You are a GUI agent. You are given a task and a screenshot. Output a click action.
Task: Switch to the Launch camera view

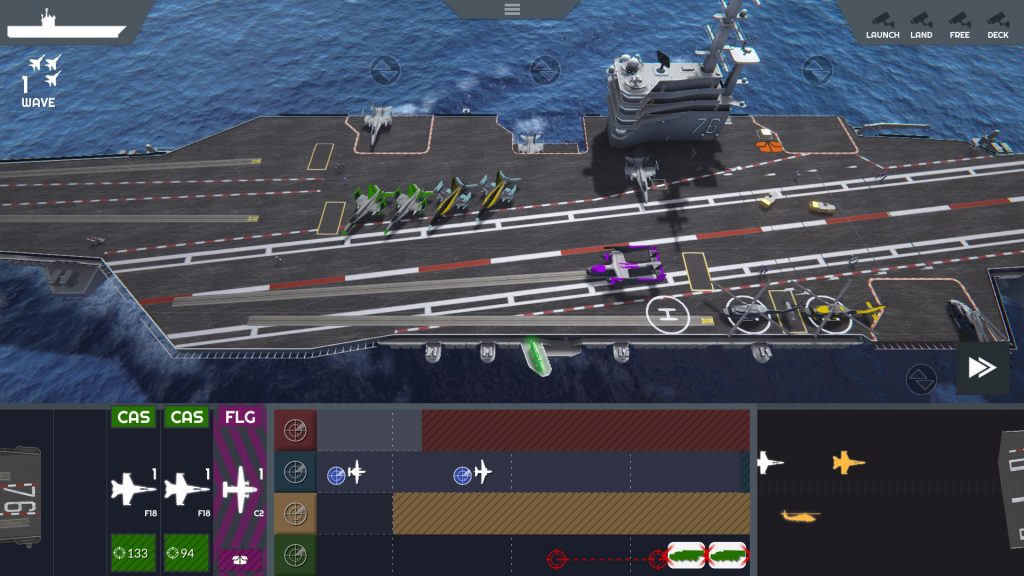[x=882, y=24]
